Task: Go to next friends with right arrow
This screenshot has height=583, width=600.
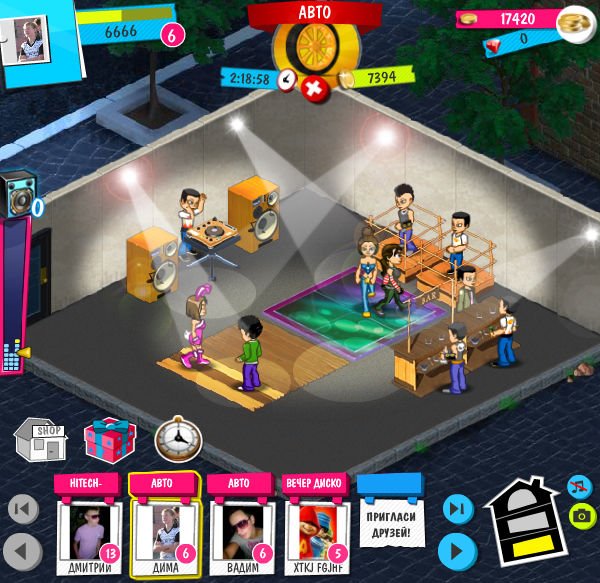Action: [x=456, y=550]
